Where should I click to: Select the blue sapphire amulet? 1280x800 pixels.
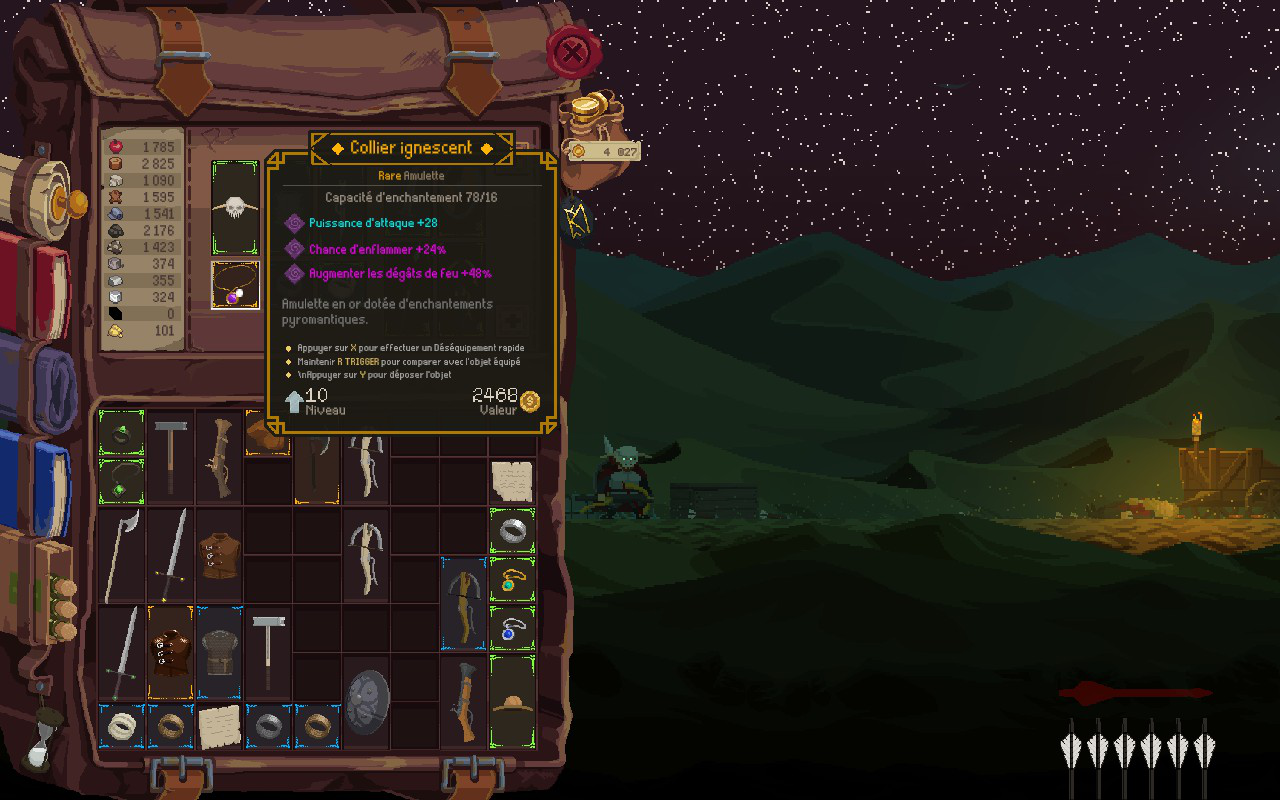(x=512, y=629)
